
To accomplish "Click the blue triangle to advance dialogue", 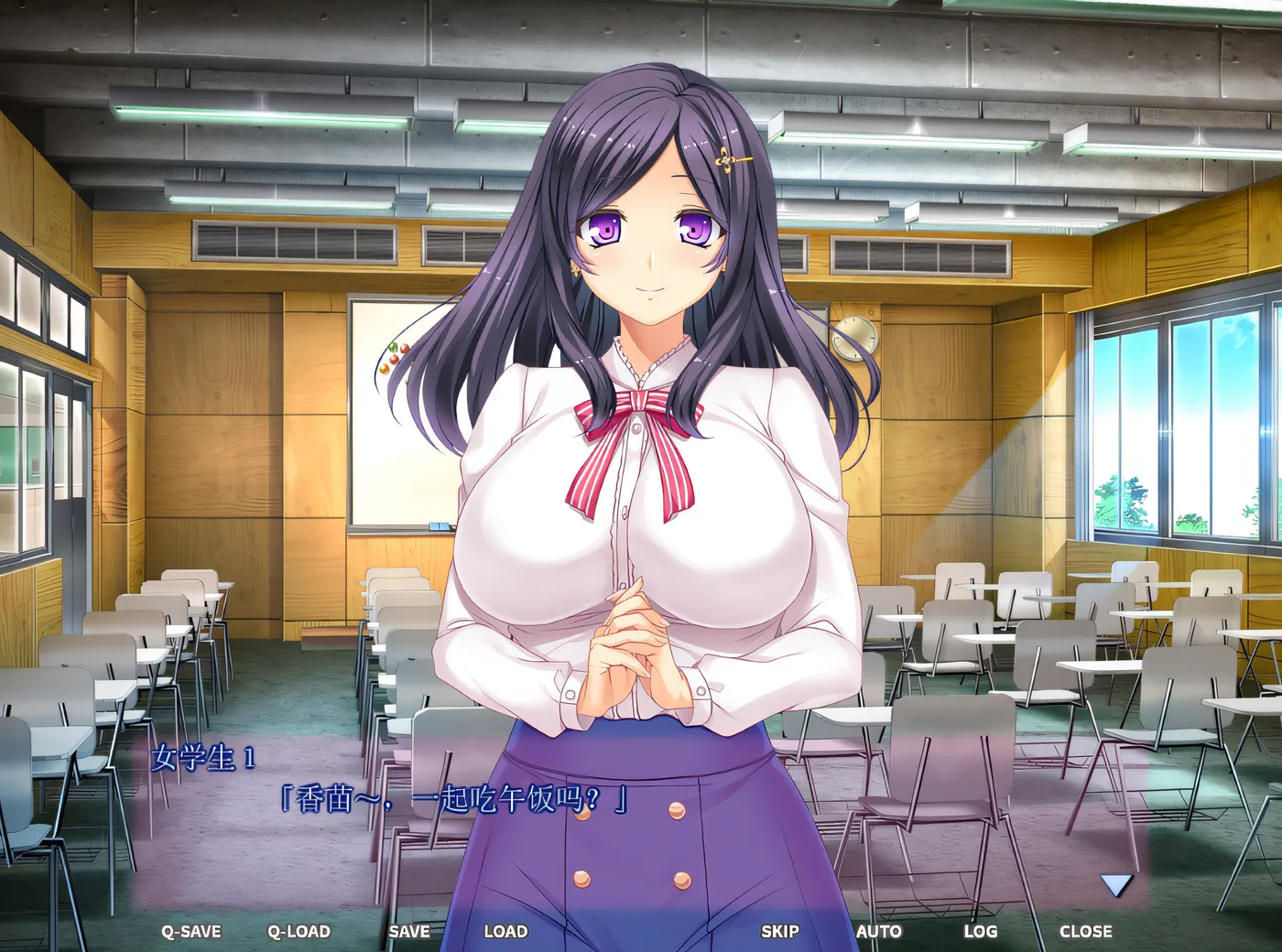I will [1116, 885].
